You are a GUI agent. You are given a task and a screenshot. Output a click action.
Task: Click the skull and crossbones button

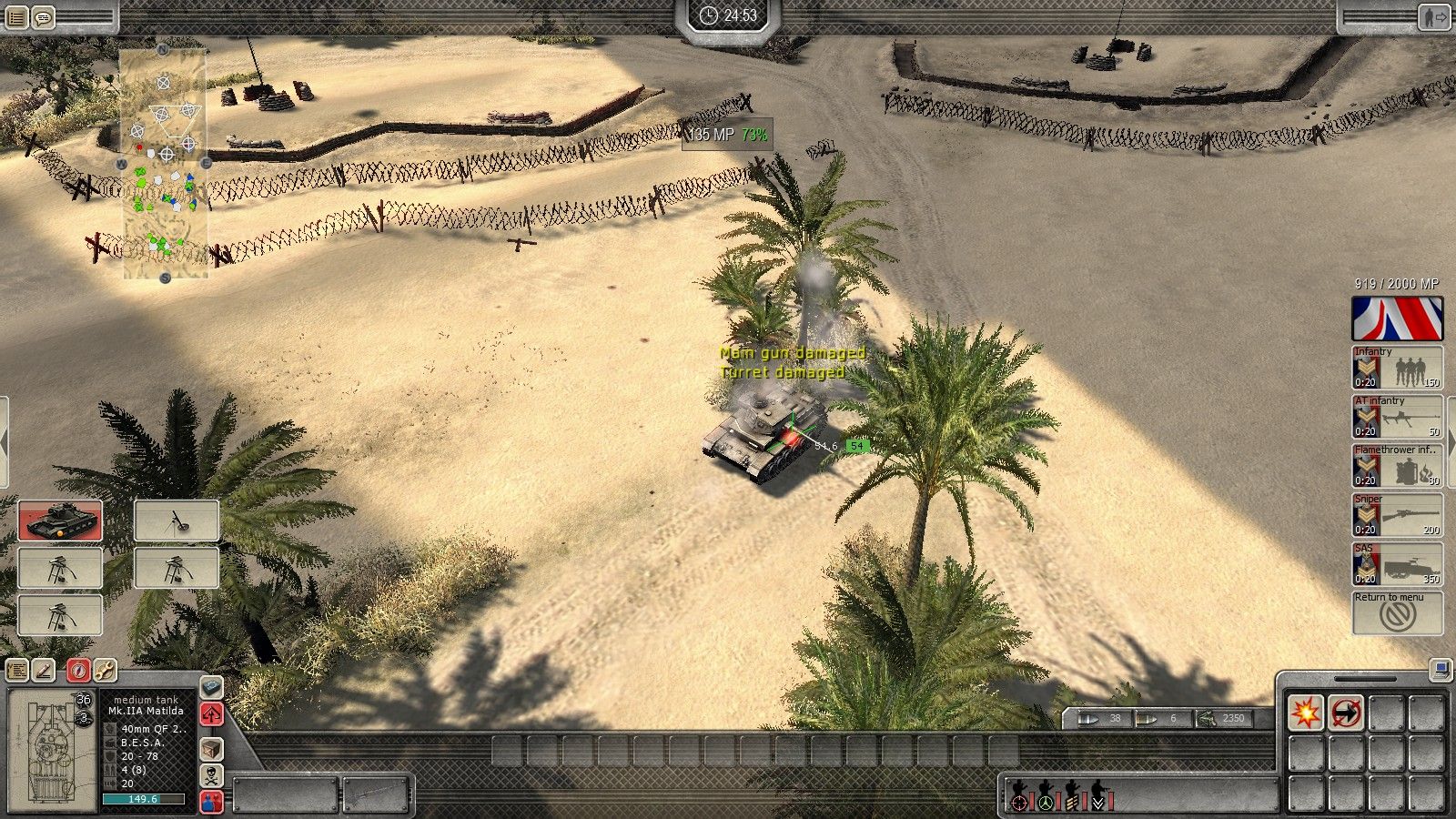[211, 775]
